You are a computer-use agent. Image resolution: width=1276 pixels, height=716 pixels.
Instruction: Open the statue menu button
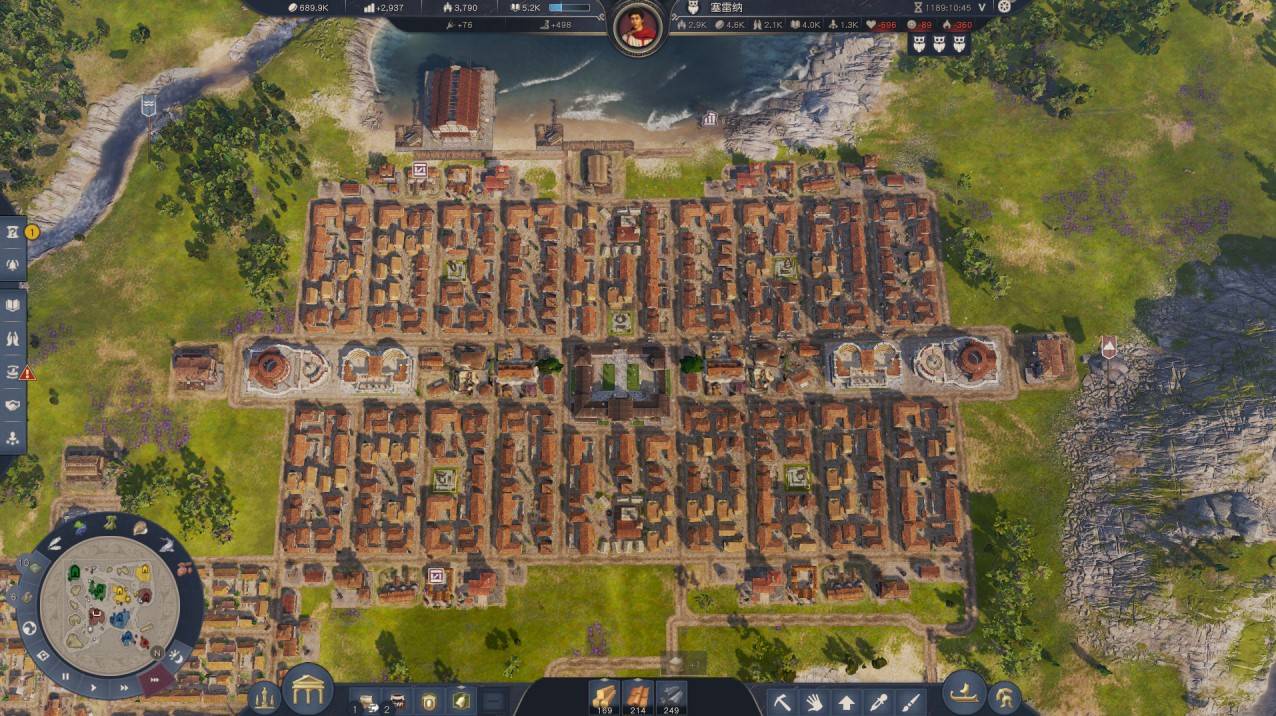point(264,697)
